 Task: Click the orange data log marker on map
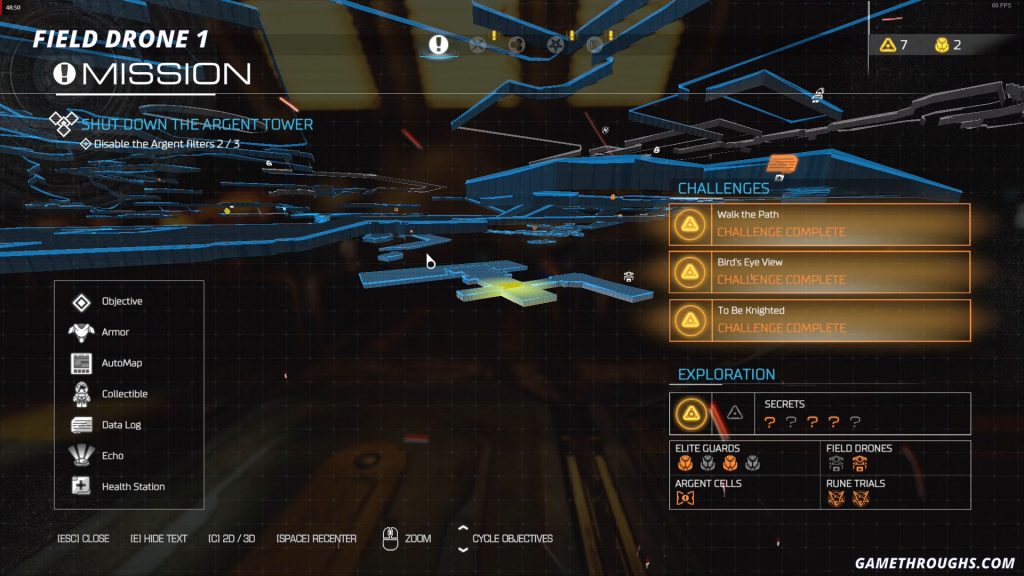[781, 163]
